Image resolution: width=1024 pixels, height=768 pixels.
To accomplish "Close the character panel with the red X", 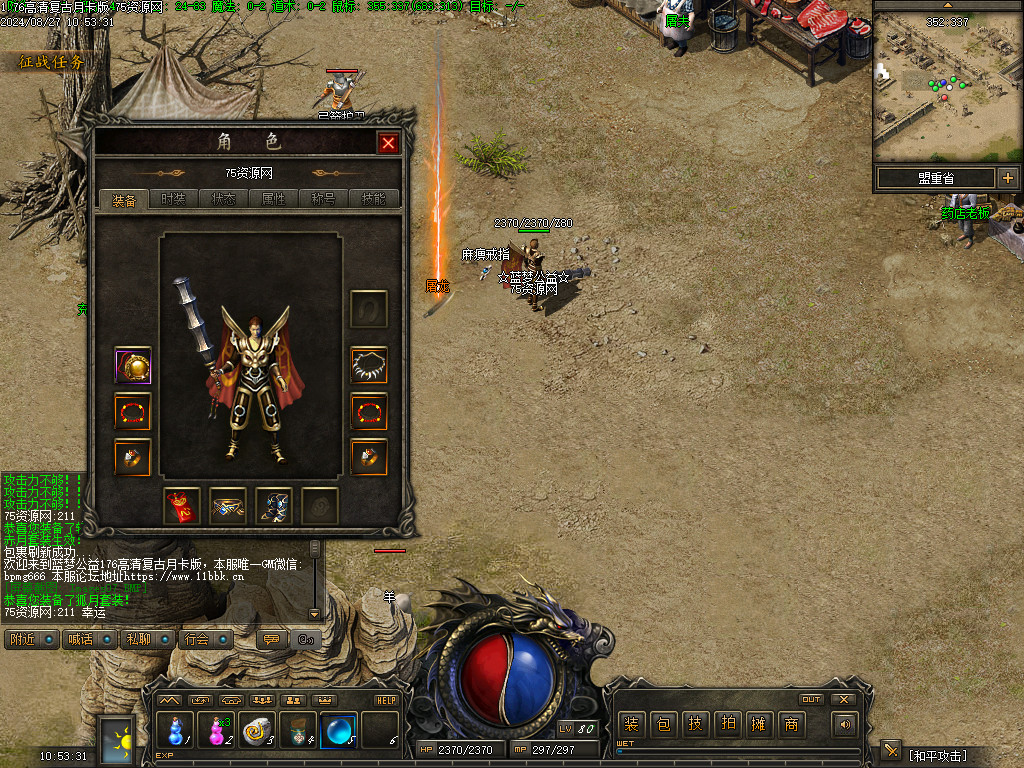I will pos(388,143).
